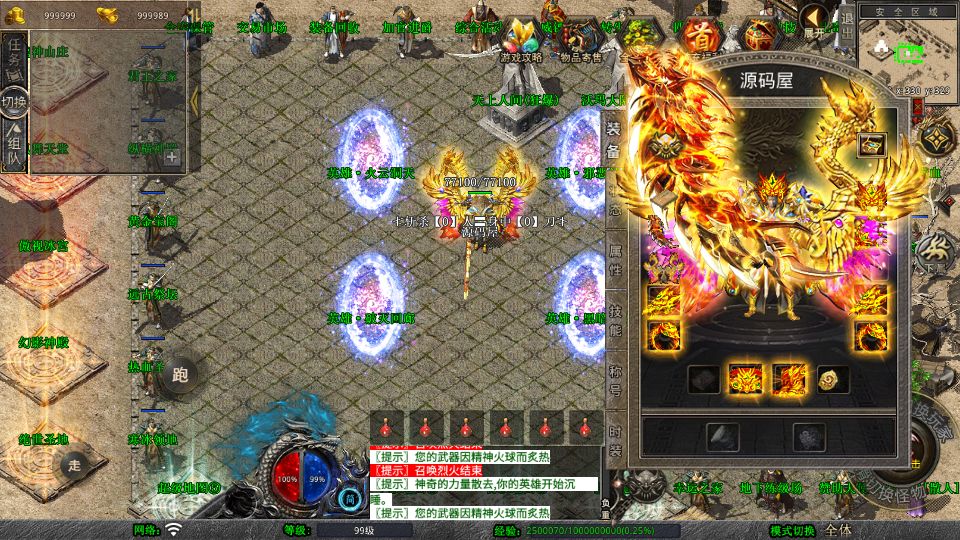The image size is (960, 540).
Task: Toggle the 走 walk button
Action: click(73, 464)
